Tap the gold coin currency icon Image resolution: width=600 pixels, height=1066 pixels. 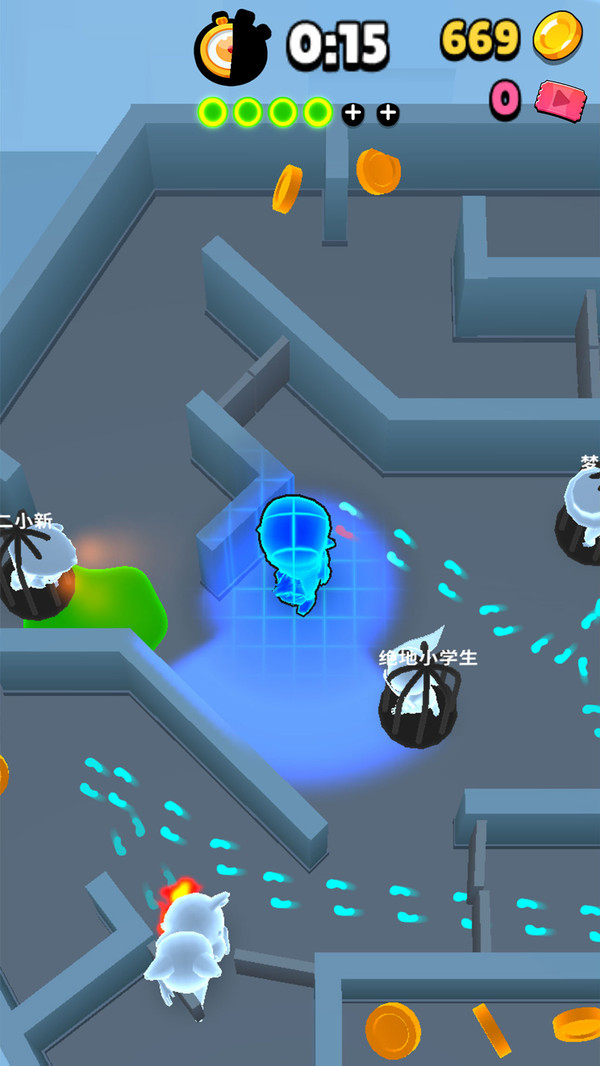click(557, 37)
